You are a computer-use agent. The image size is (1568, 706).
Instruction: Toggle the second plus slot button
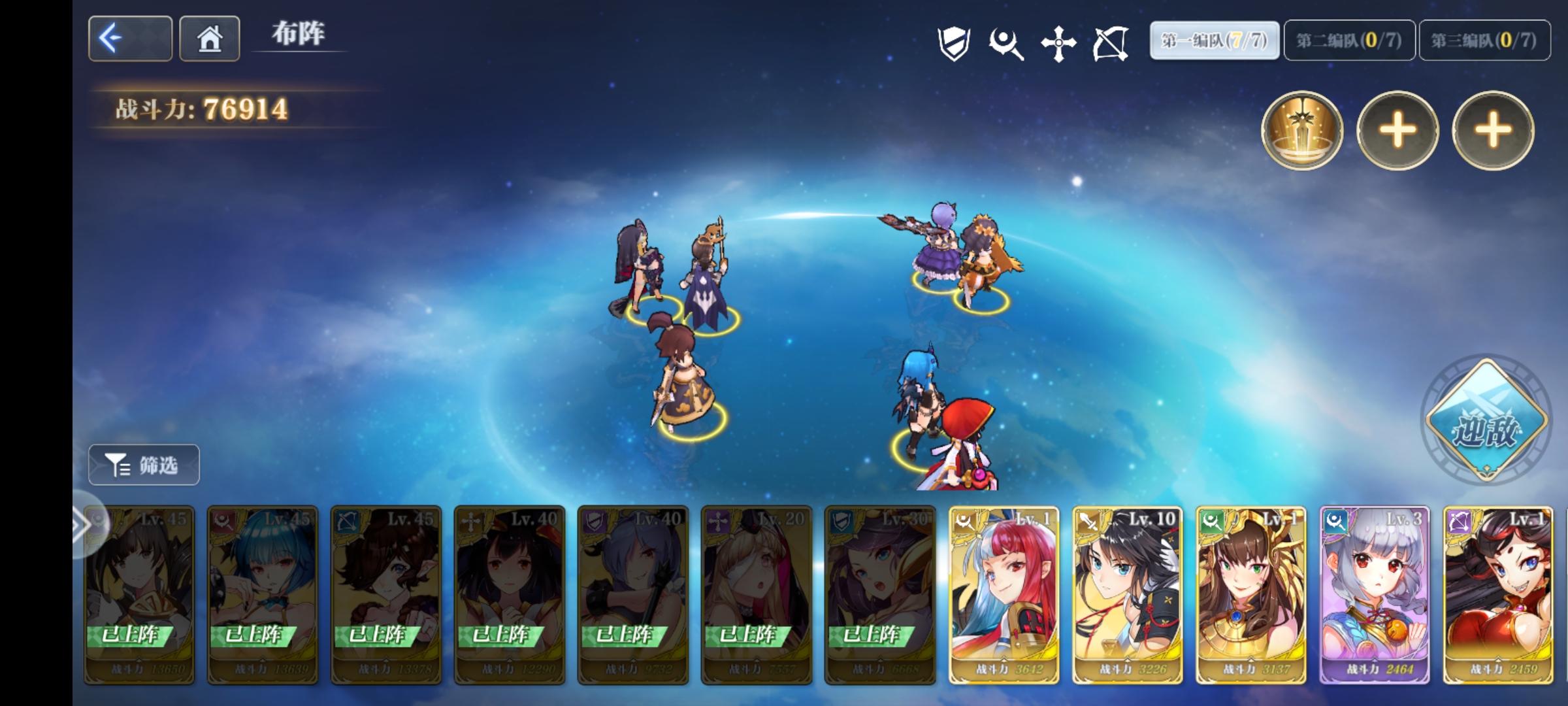[1492, 131]
